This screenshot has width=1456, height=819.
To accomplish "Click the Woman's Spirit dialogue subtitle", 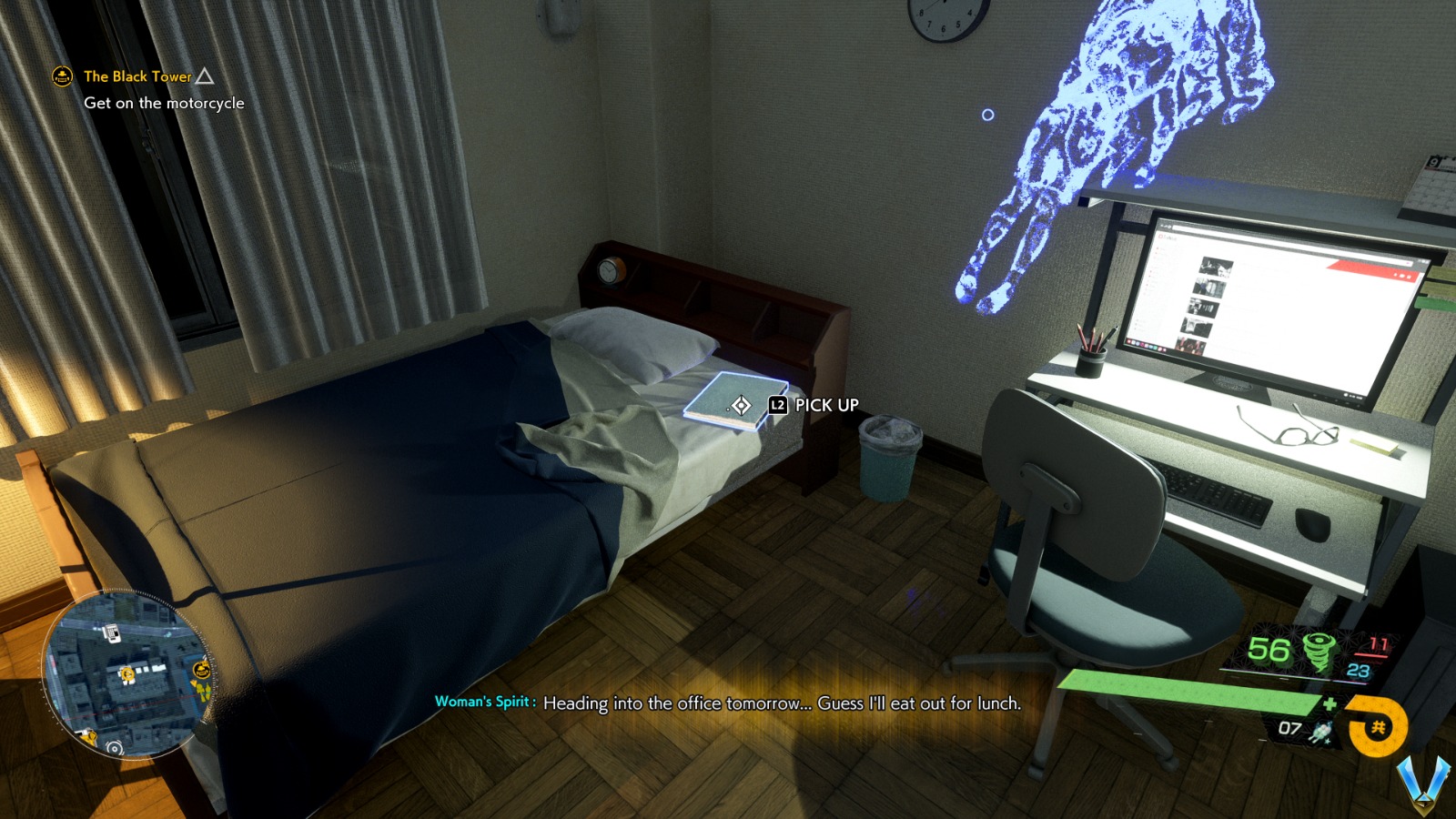I will pos(728,703).
